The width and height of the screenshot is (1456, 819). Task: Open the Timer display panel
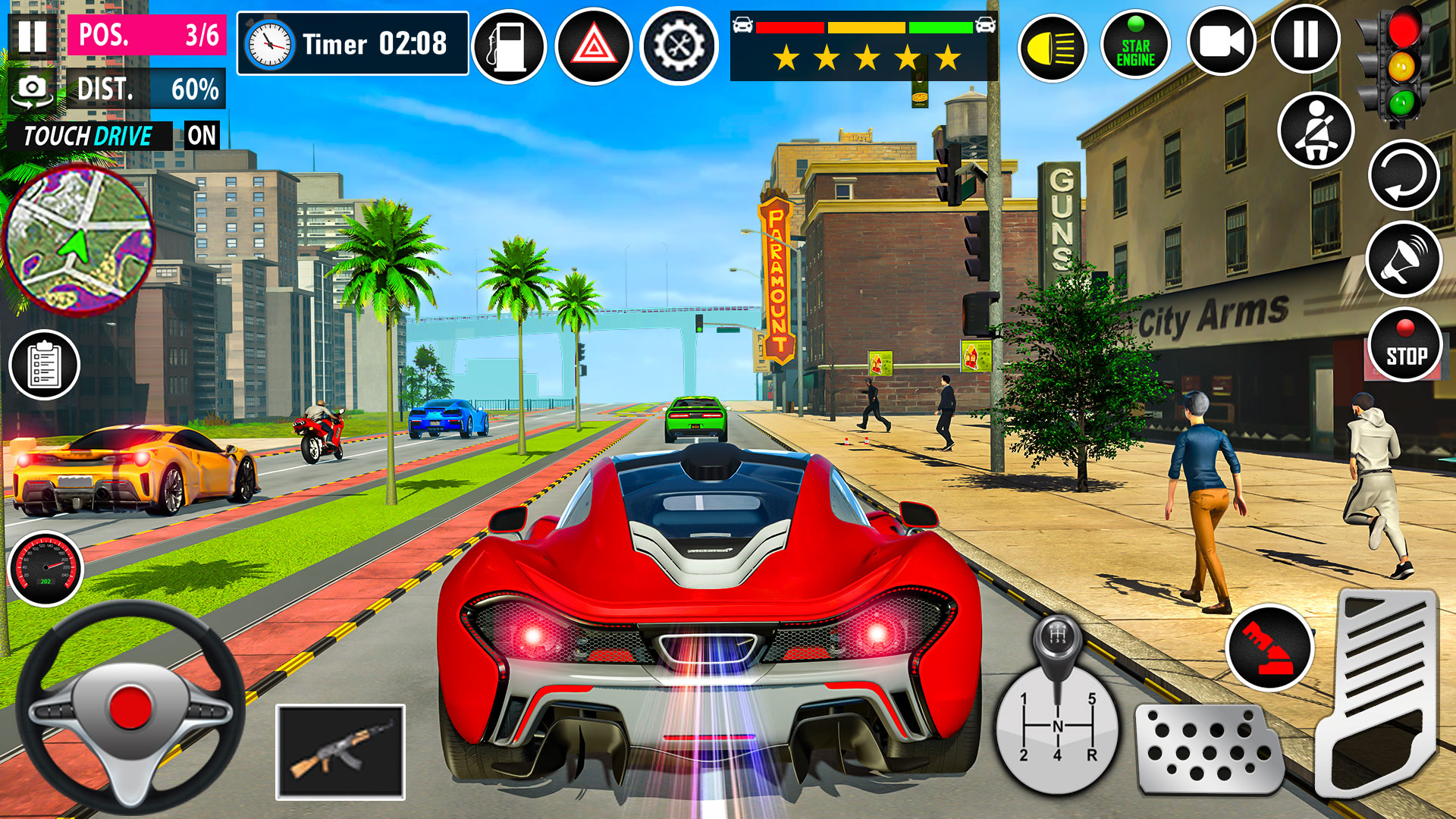tap(351, 44)
